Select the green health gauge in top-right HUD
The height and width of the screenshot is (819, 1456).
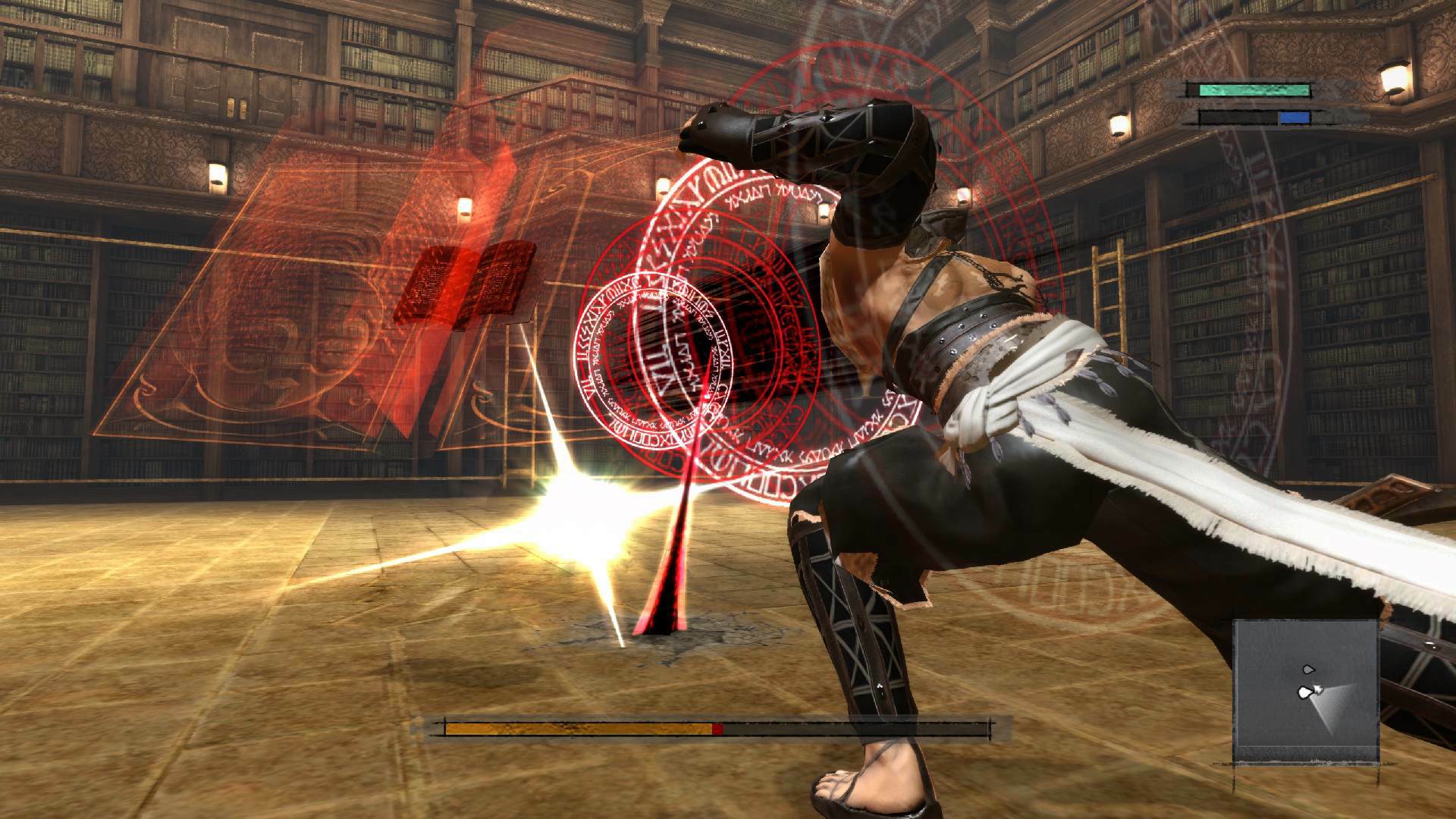tap(1253, 92)
